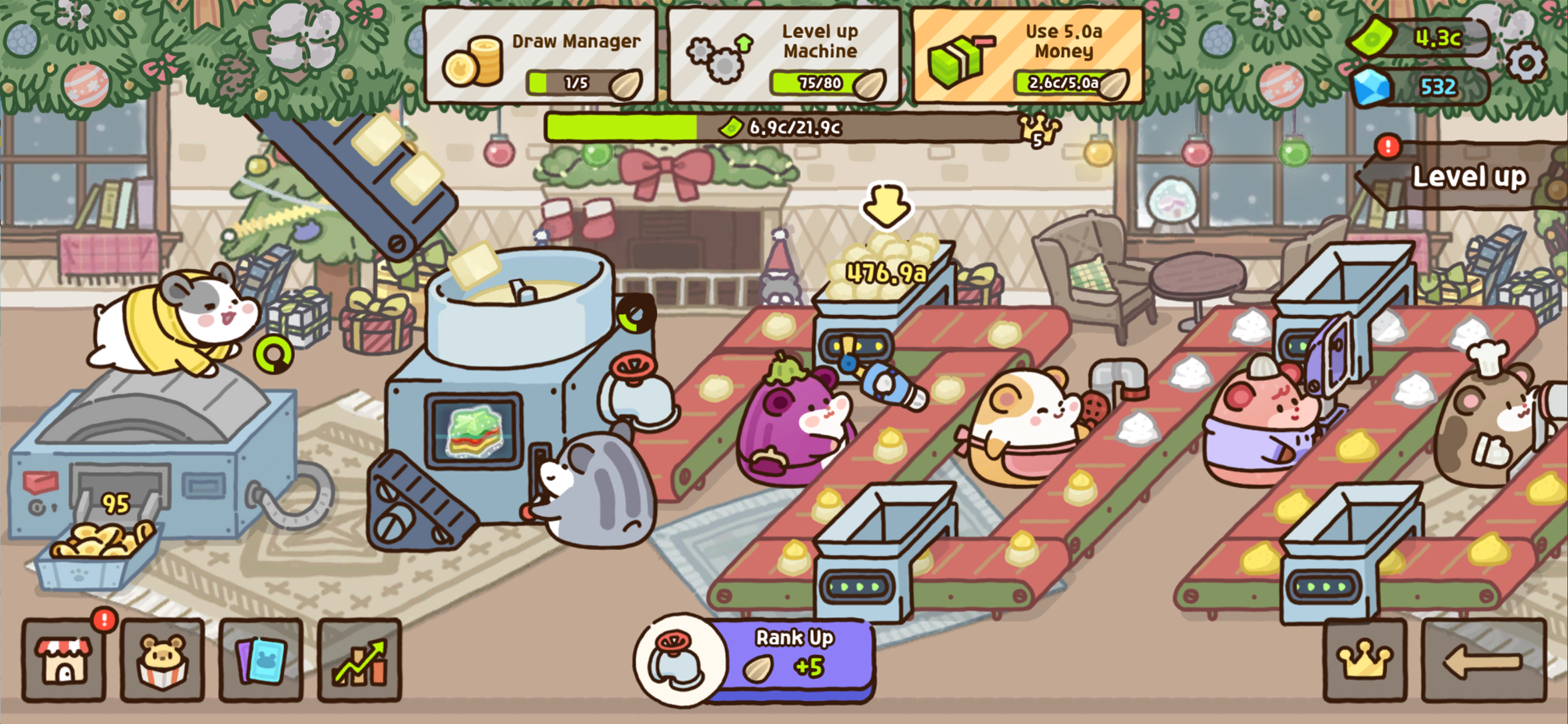This screenshot has height=724, width=1568.
Task: Open the manager cards collection
Action: (261, 665)
